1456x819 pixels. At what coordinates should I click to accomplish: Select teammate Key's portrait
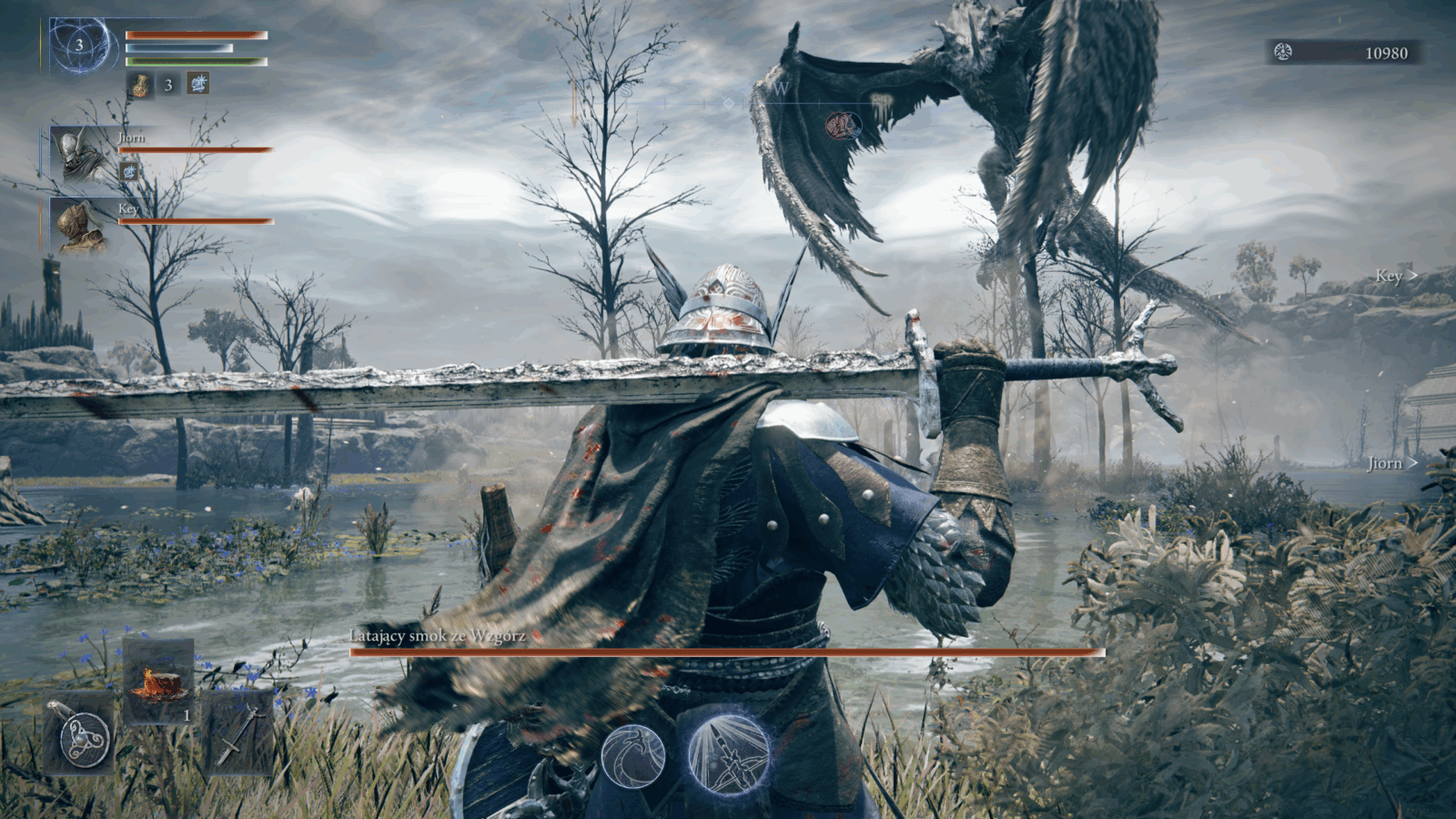78,225
